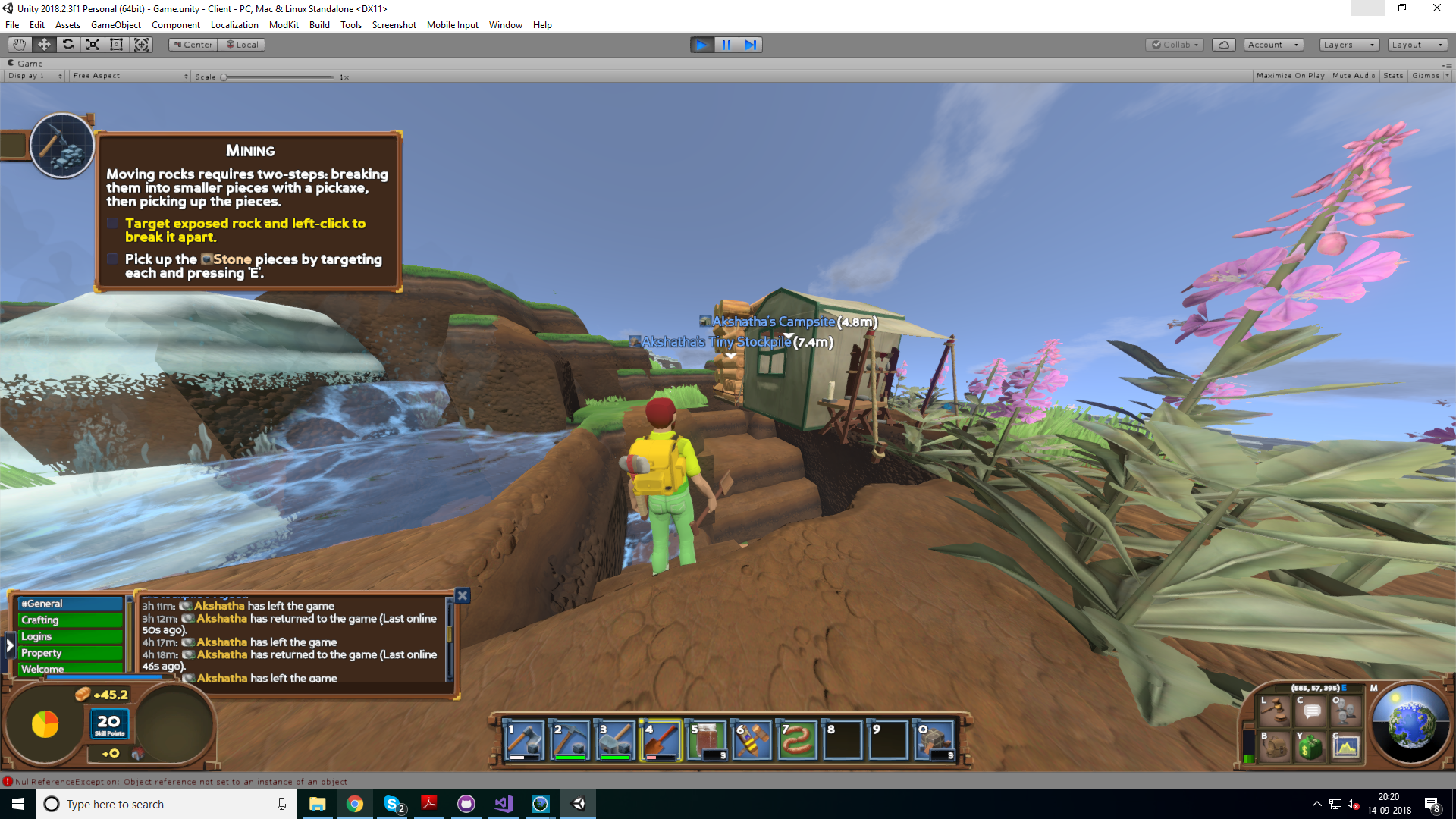1456x819 pixels.
Task: Enable Mute Audio in the Game view
Action: tap(1353, 75)
